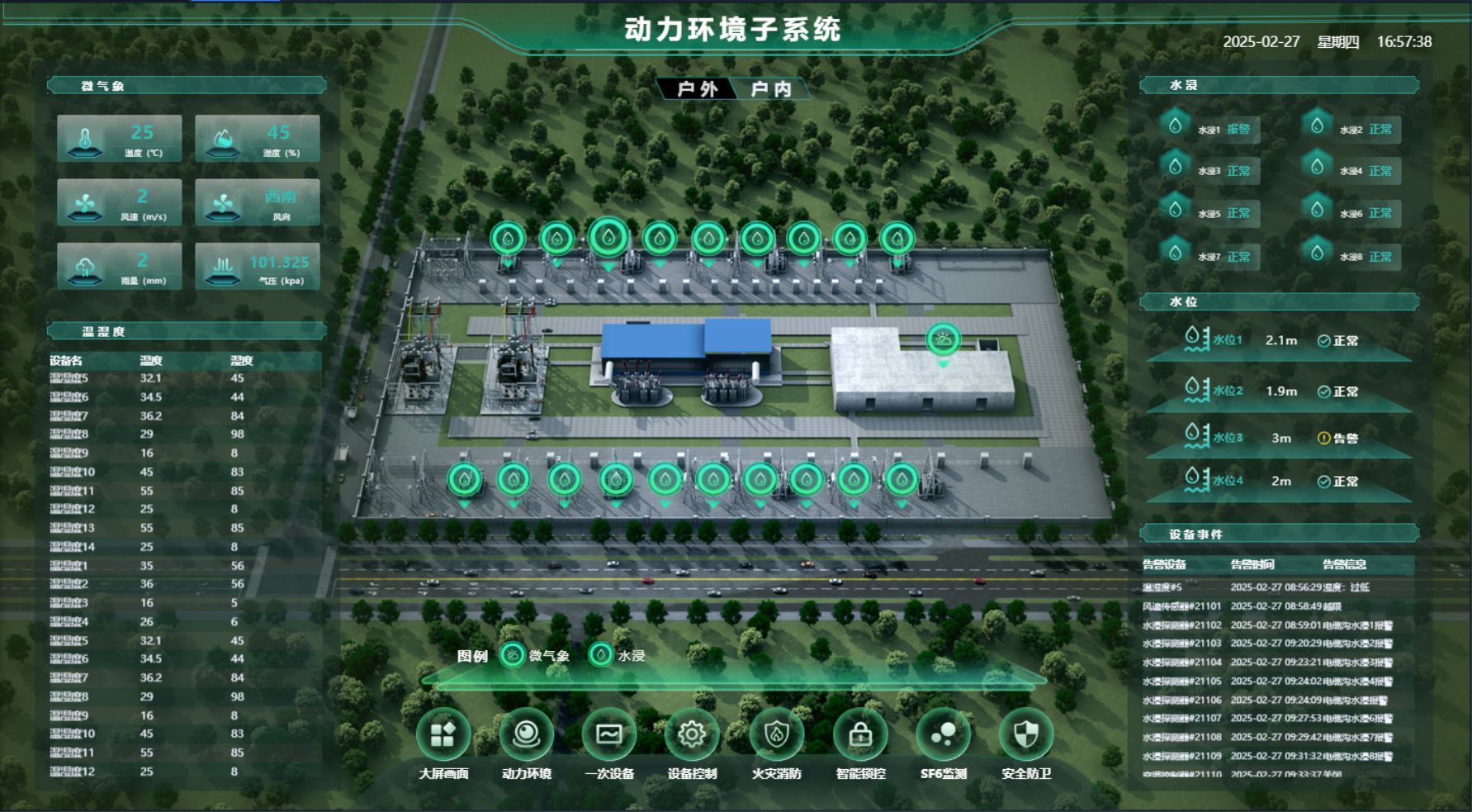1472x812 pixels.
Task: Select the 温湿度13 row in the table
Action: [149, 528]
